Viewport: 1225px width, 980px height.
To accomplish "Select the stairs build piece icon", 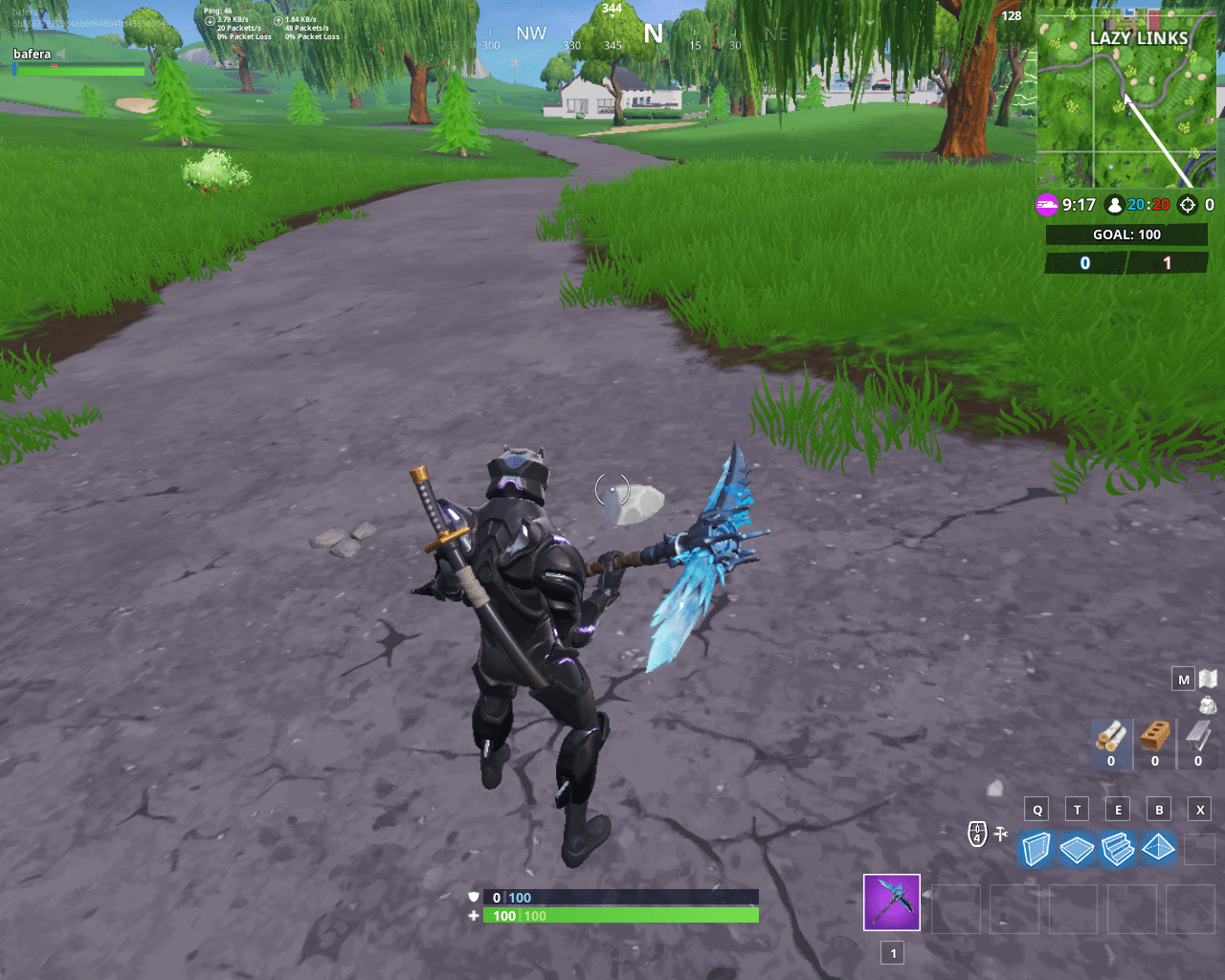I will click(1117, 849).
